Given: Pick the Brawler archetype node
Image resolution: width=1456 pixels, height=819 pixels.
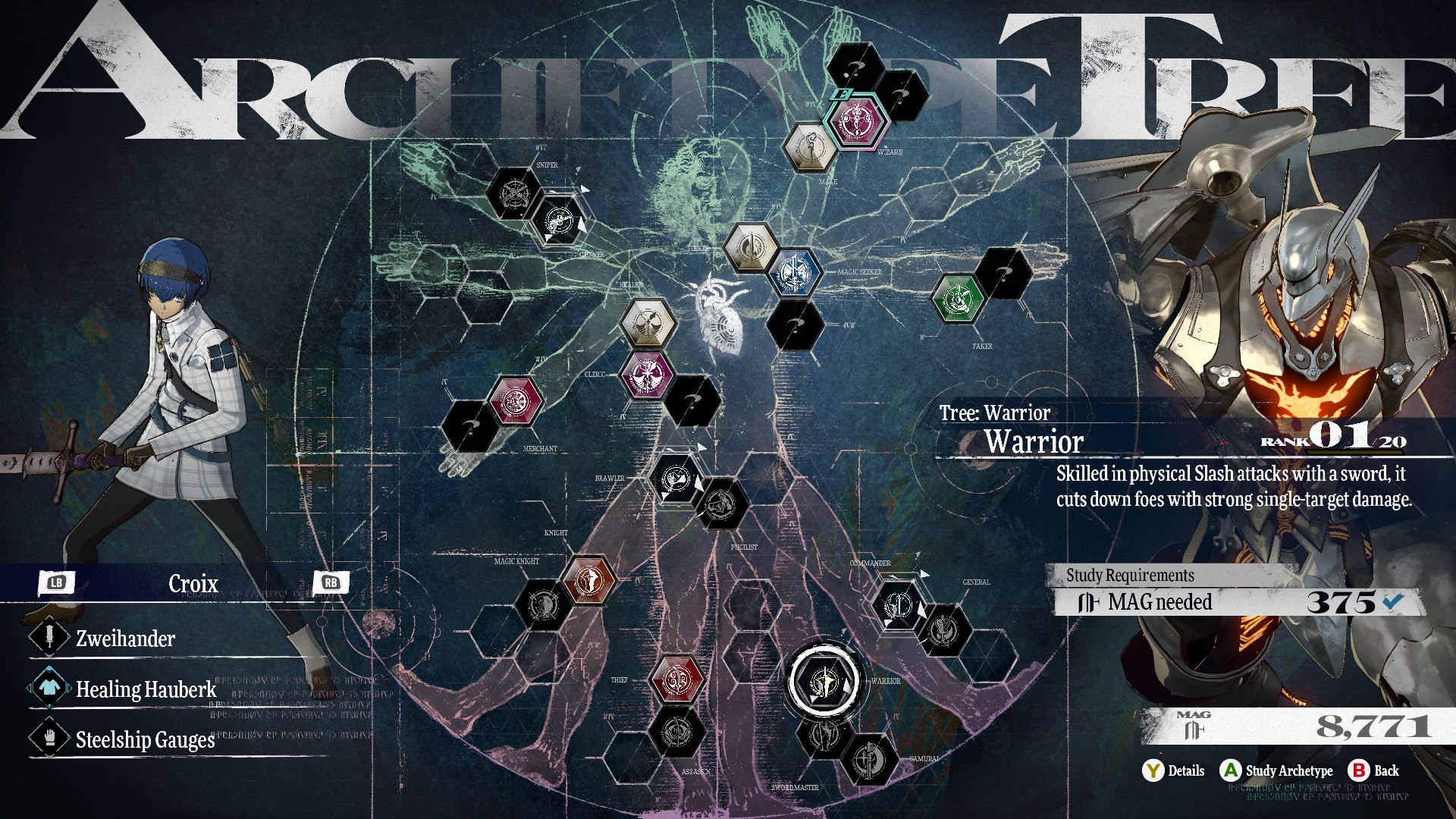Looking at the screenshot, I should coord(676,479).
